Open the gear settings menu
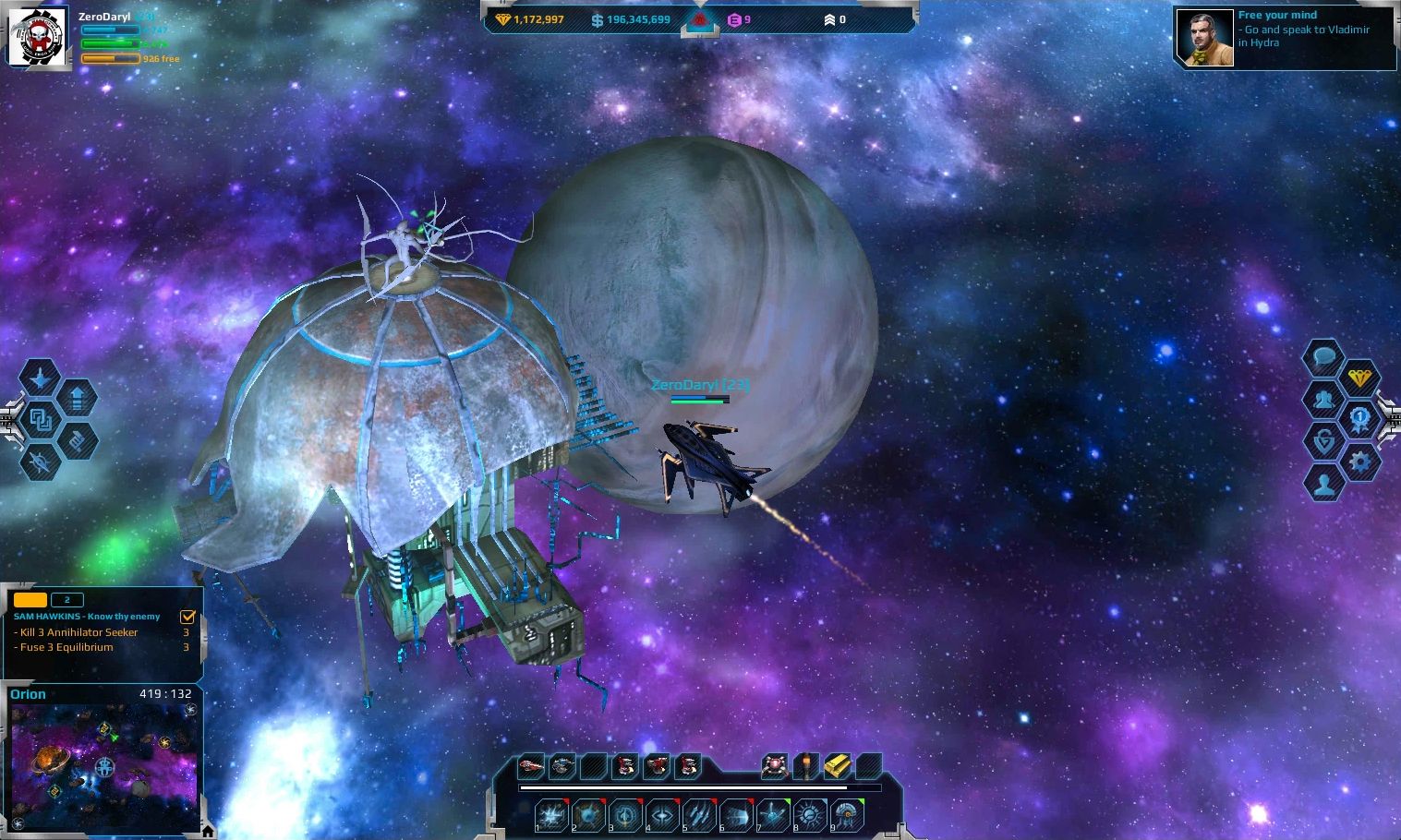 pos(1359,460)
